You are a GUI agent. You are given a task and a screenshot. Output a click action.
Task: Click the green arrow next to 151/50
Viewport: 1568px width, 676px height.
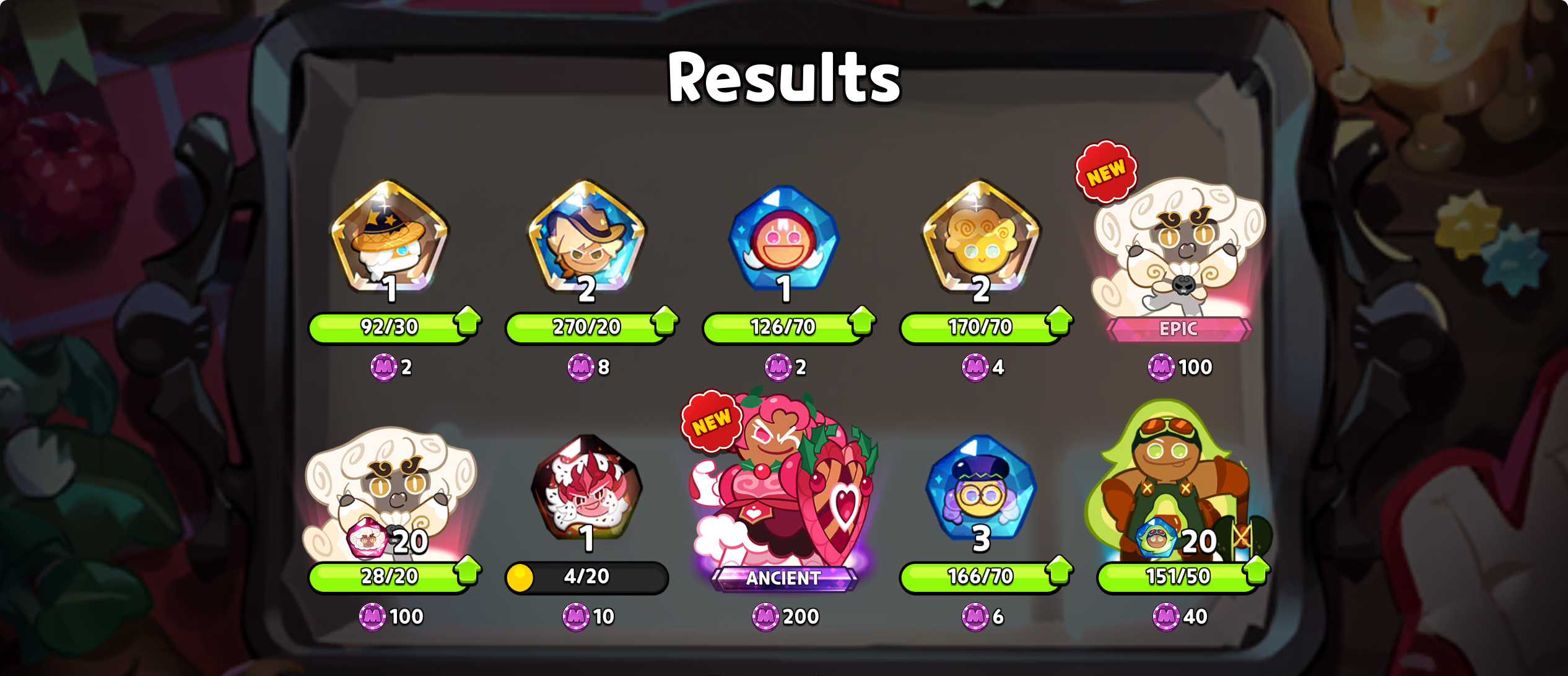pyautogui.click(x=1255, y=574)
